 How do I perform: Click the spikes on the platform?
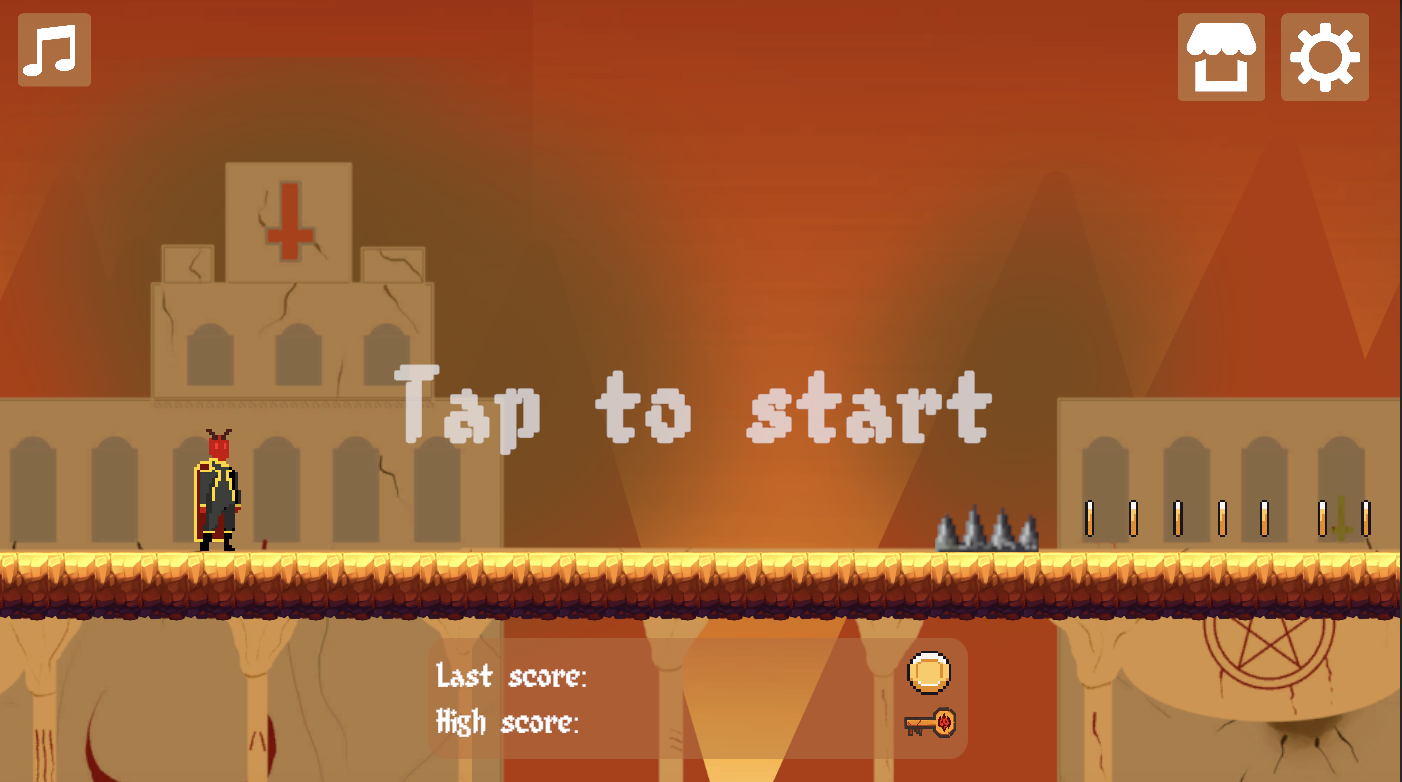coord(985,528)
